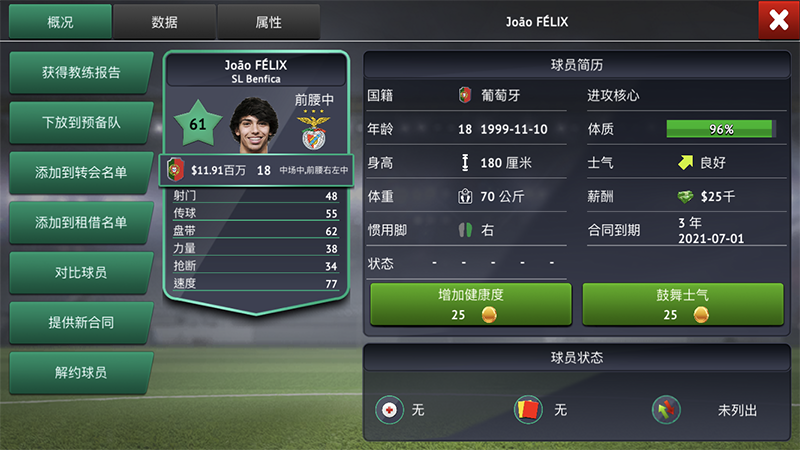Release the player with 解约球员
The image size is (800, 450).
pos(81,373)
